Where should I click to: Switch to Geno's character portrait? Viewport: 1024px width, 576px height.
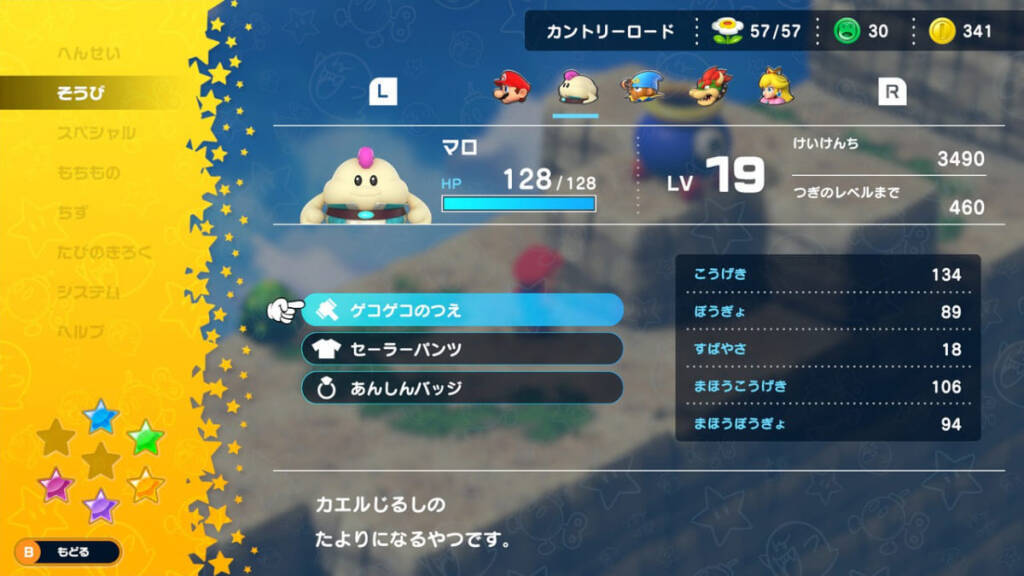click(639, 89)
